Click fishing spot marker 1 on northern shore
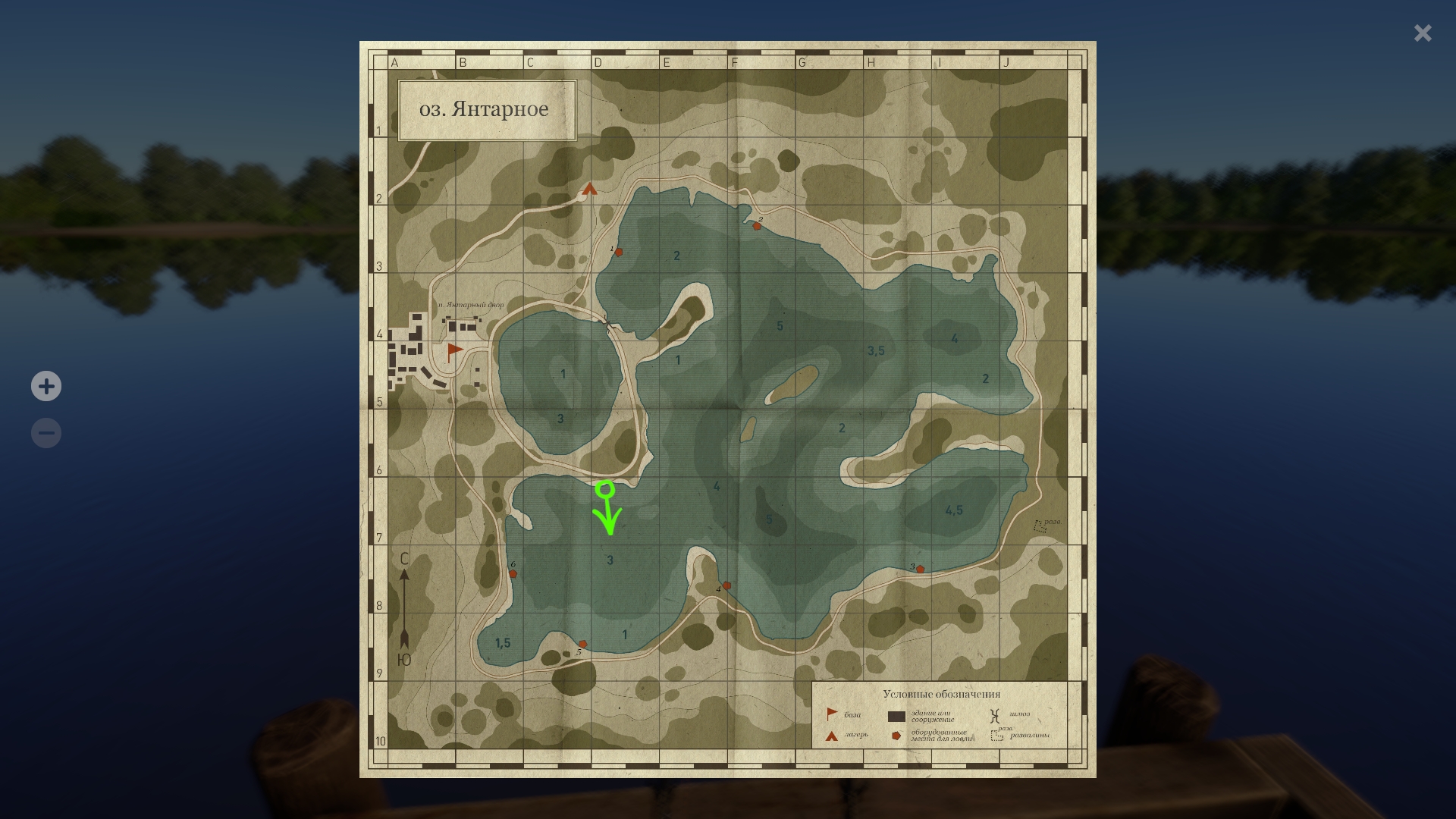This screenshot has width=1456, height=819. click(618, 253)
